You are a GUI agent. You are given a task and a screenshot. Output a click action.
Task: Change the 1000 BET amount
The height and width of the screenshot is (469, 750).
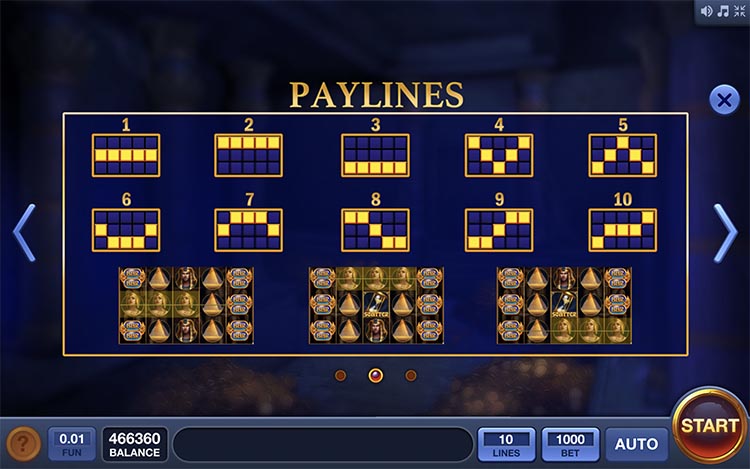tap(571, 444)
